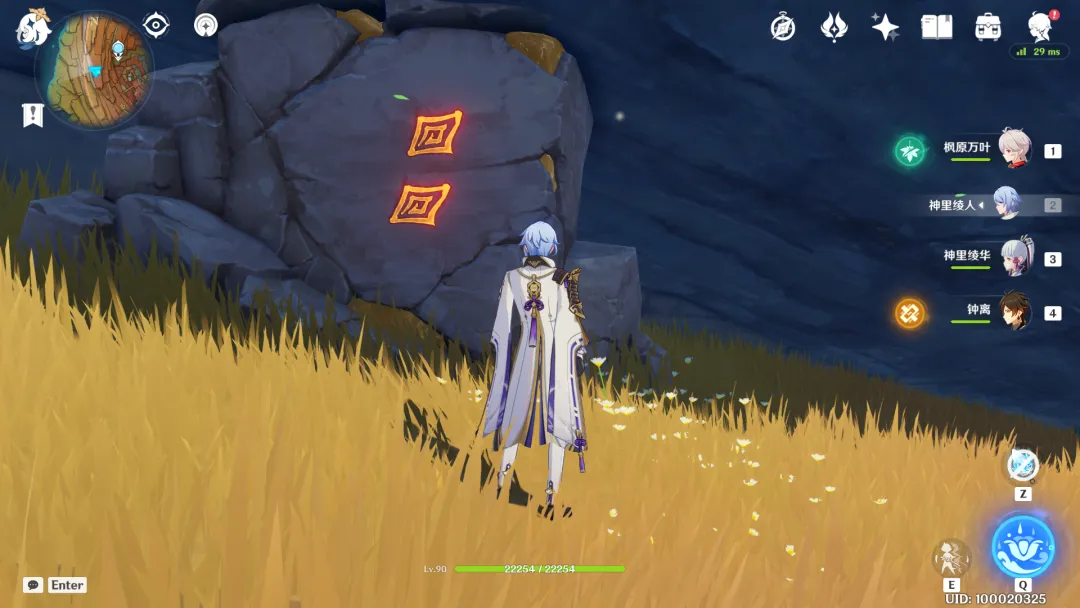Use the gadget above Z
1080x608 pixels.
click(1022, 465)
